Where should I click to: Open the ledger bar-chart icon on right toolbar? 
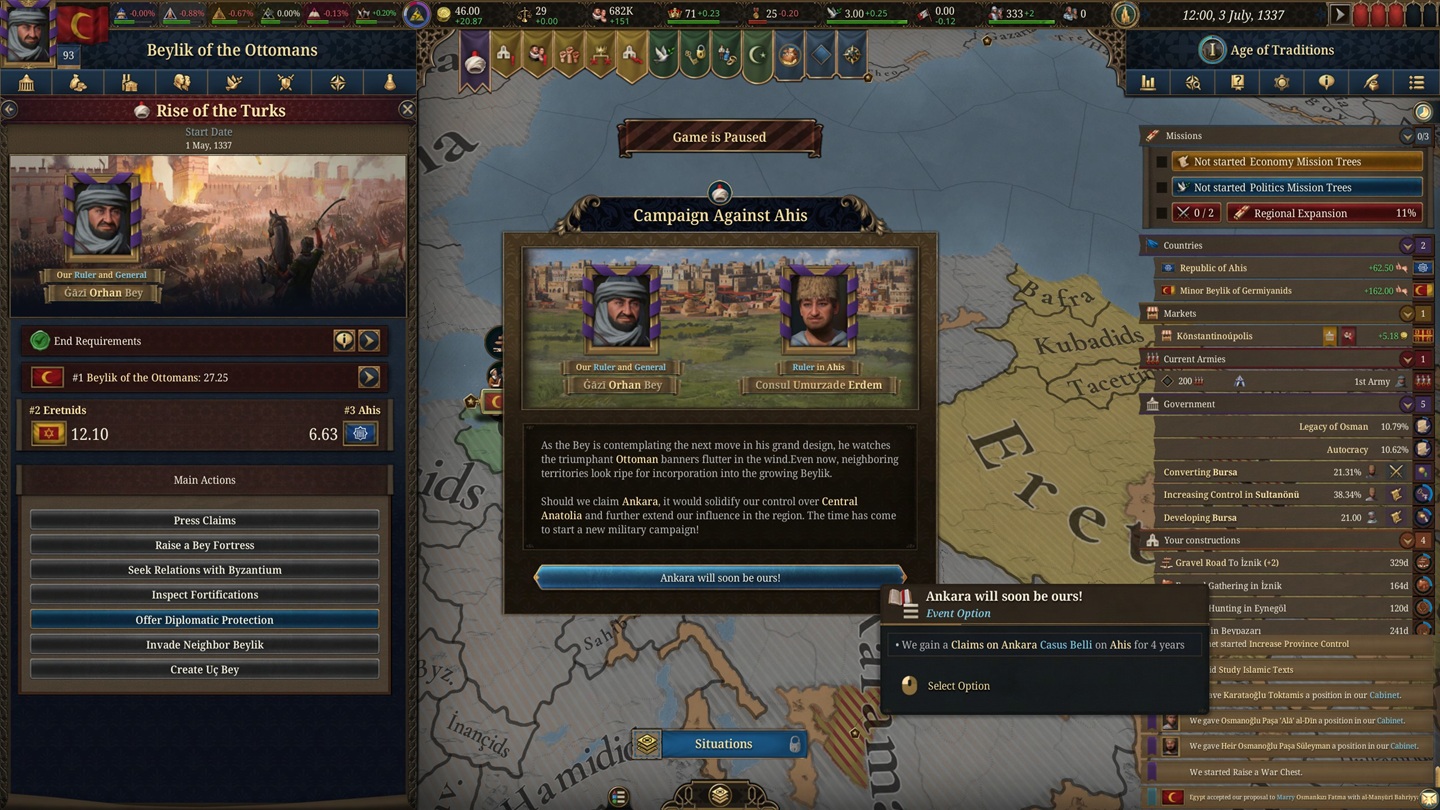tap(1147, 82)
